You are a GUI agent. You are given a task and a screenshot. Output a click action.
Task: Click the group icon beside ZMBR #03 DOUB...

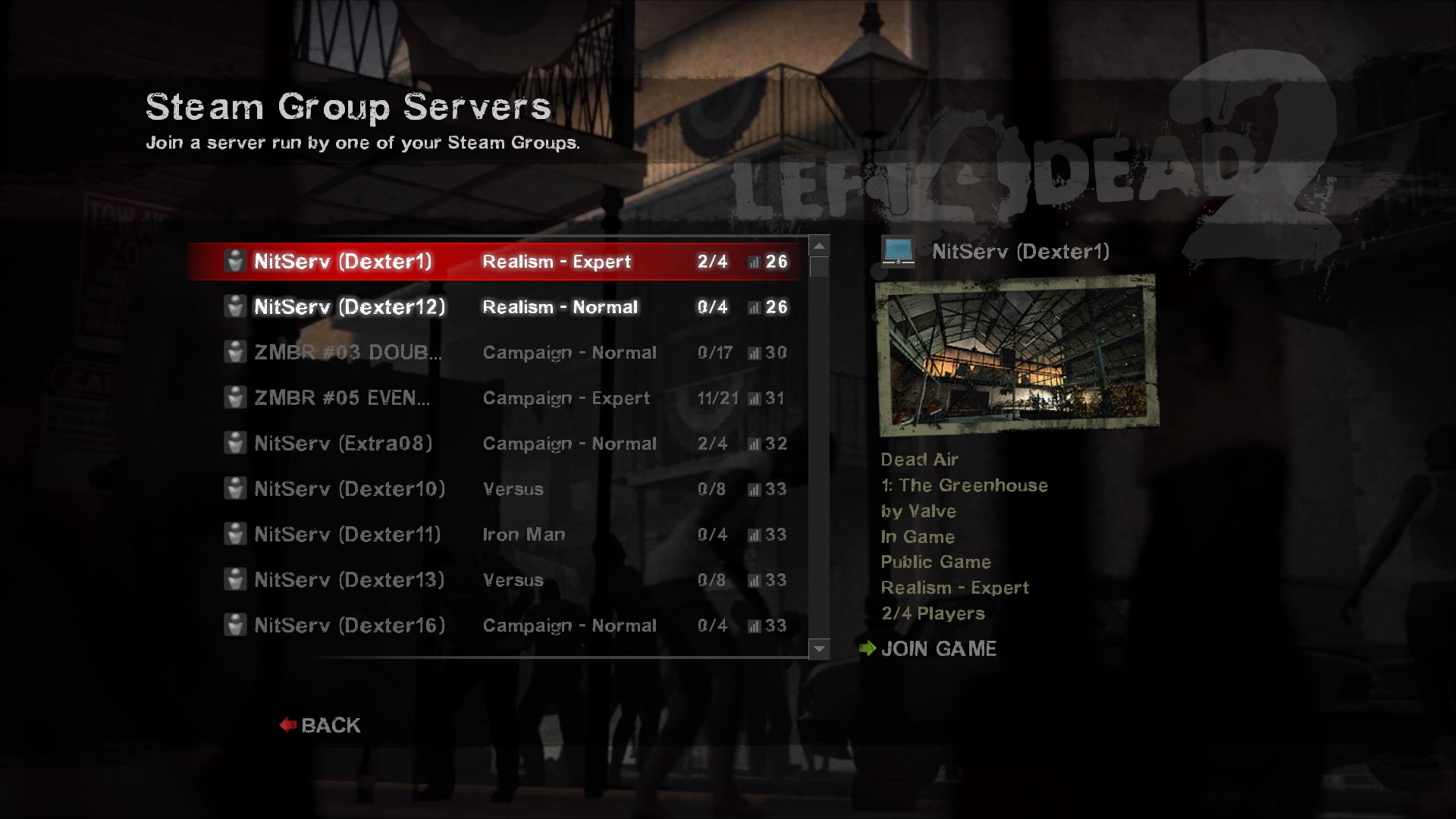pyautogui.click(x=235, y=352)
